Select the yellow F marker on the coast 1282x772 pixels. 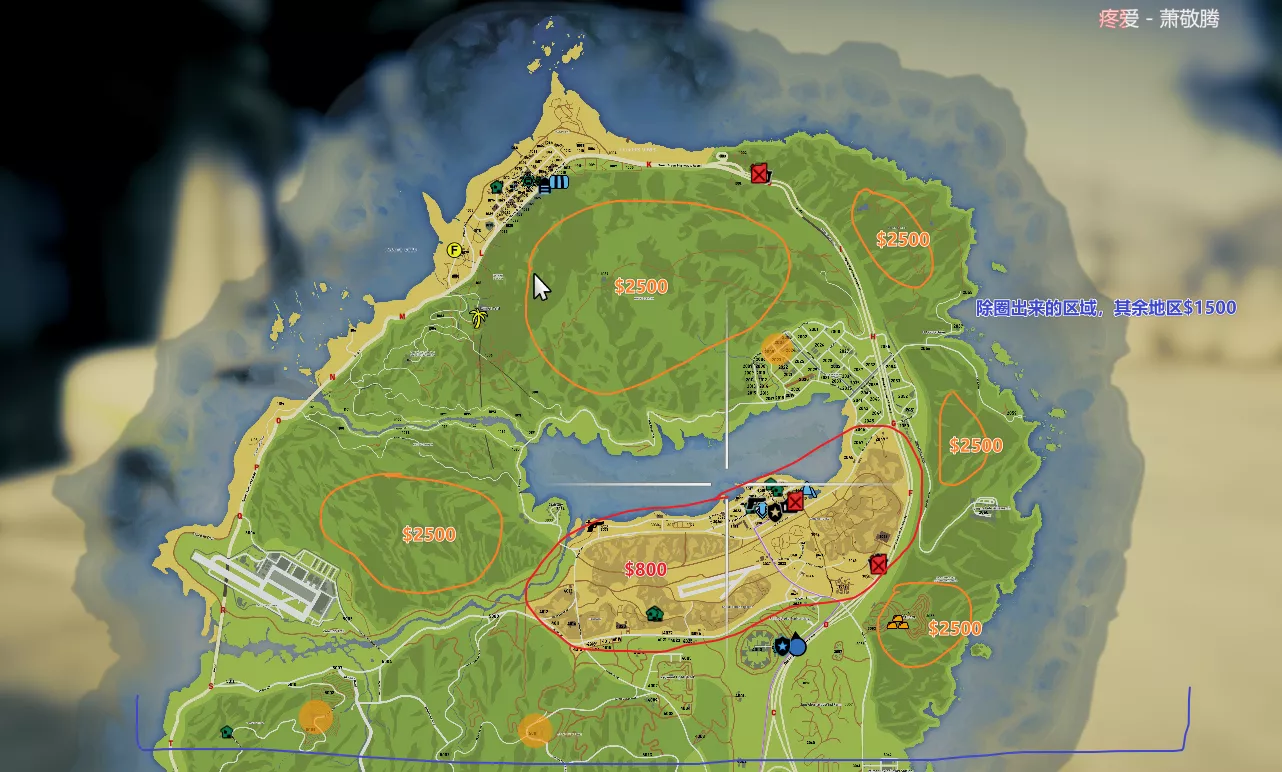(x=455, y=250)
